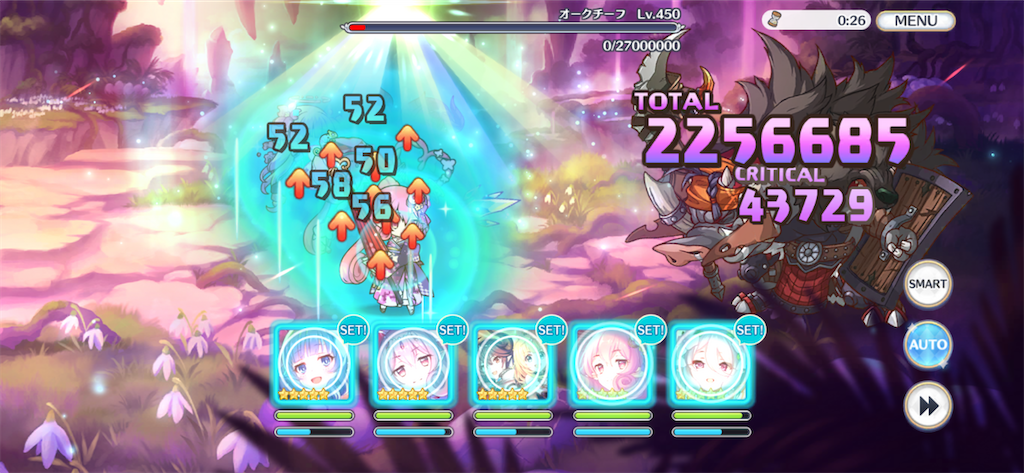Screen dimensions: 1024x473
Task: Trigger the forehead-gem pink-haired girl's skill
Action: pos(412,363)
